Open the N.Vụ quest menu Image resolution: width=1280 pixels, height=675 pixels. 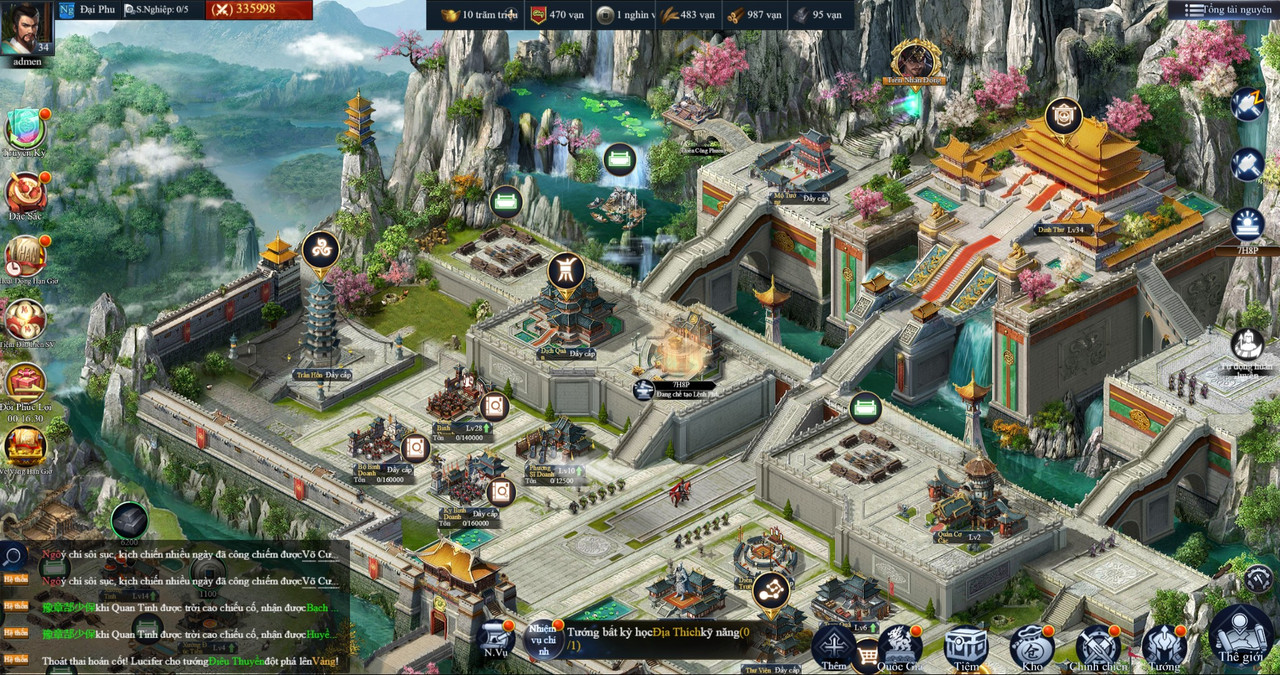point(495,640)
